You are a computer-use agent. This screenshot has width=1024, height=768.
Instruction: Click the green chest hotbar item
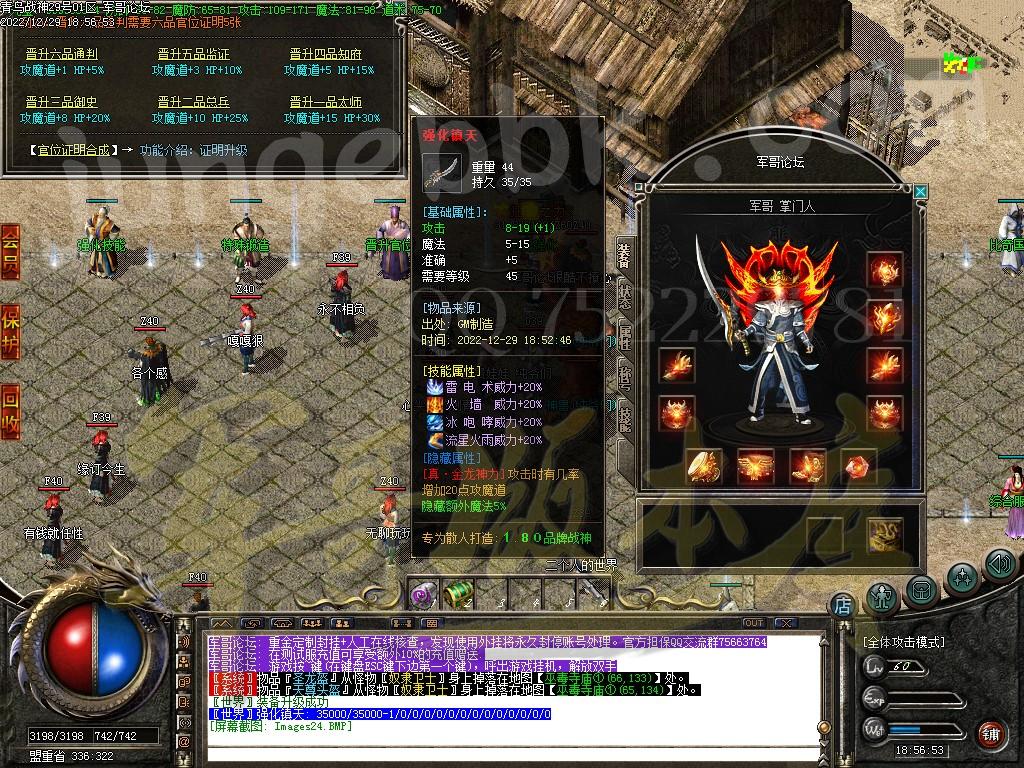click(x=458, y=595)
